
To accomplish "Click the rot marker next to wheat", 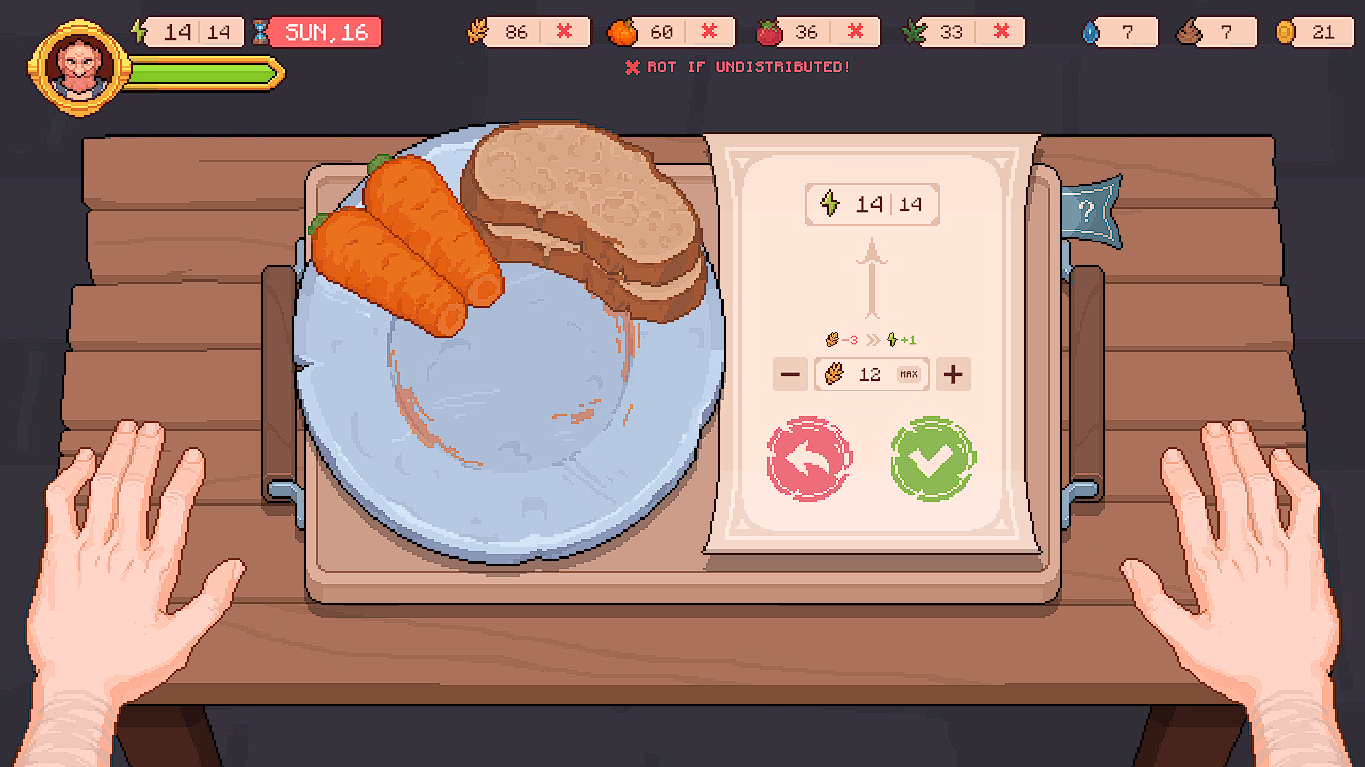I will pos(563,31).
